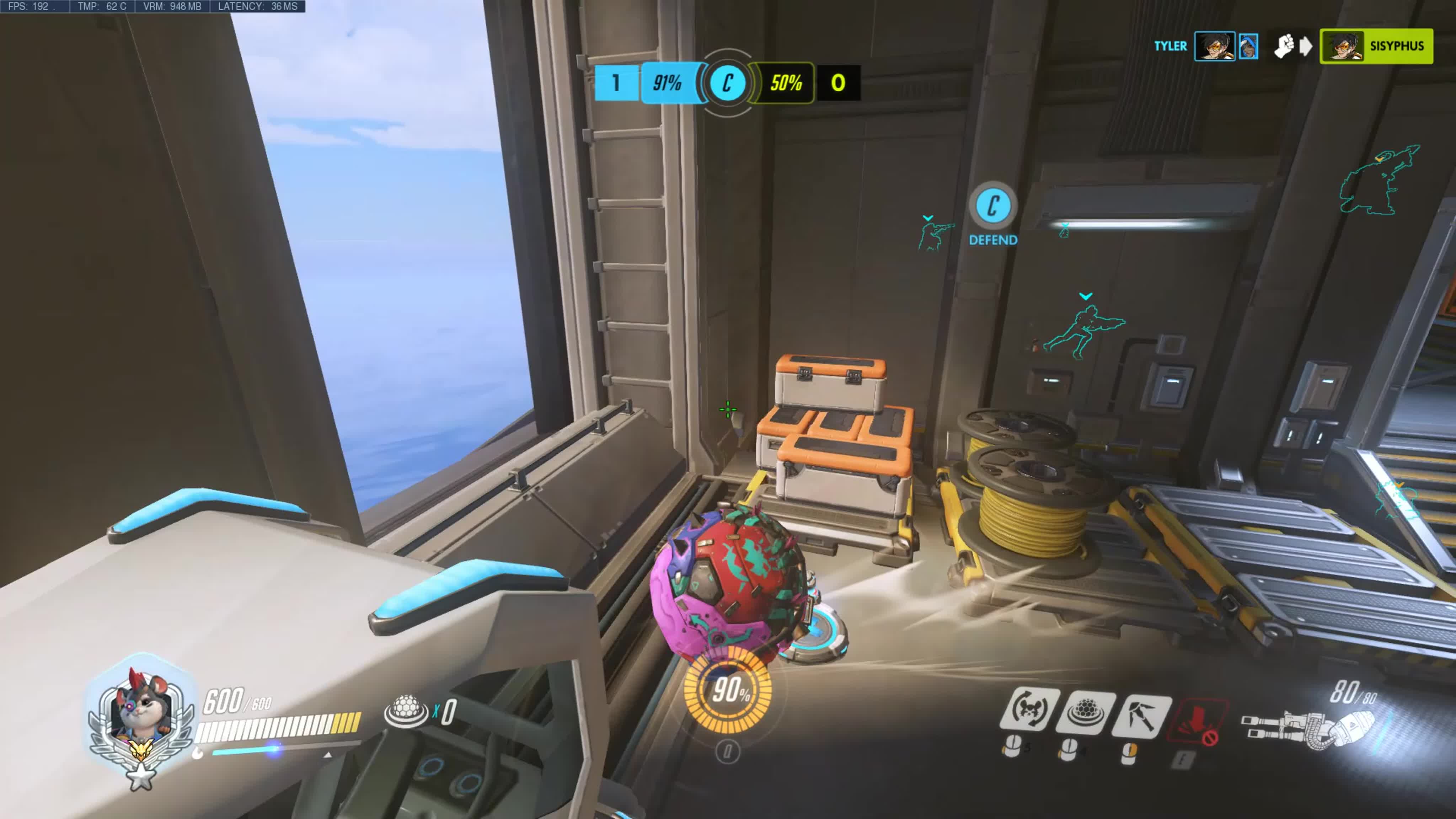1456x819 pixels.
Task: Click the Sisyphus kill feed entry
Action: [1376, 46]
